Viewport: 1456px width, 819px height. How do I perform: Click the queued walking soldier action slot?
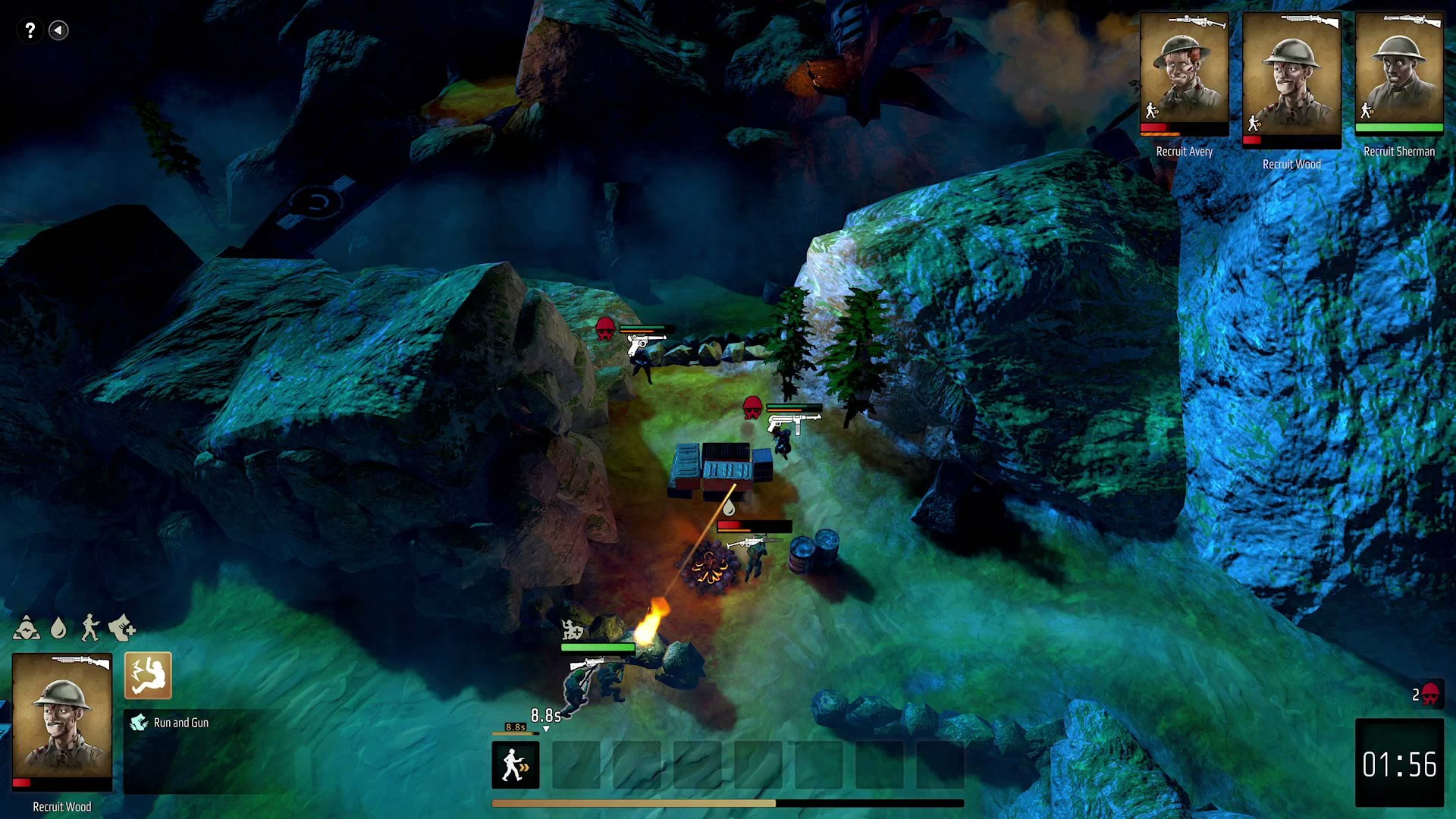point(516,764)
